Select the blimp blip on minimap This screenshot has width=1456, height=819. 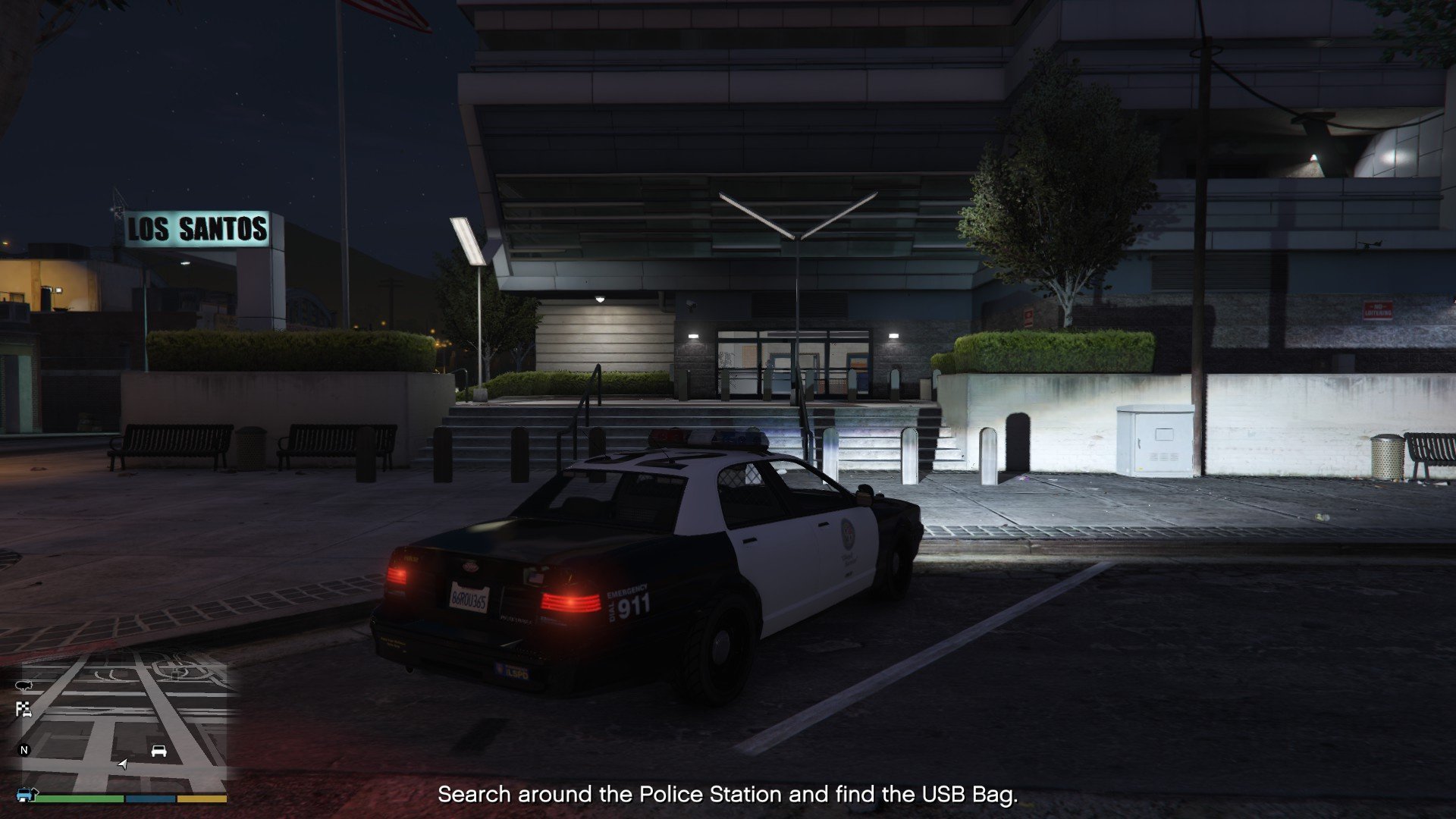[23, 686]
